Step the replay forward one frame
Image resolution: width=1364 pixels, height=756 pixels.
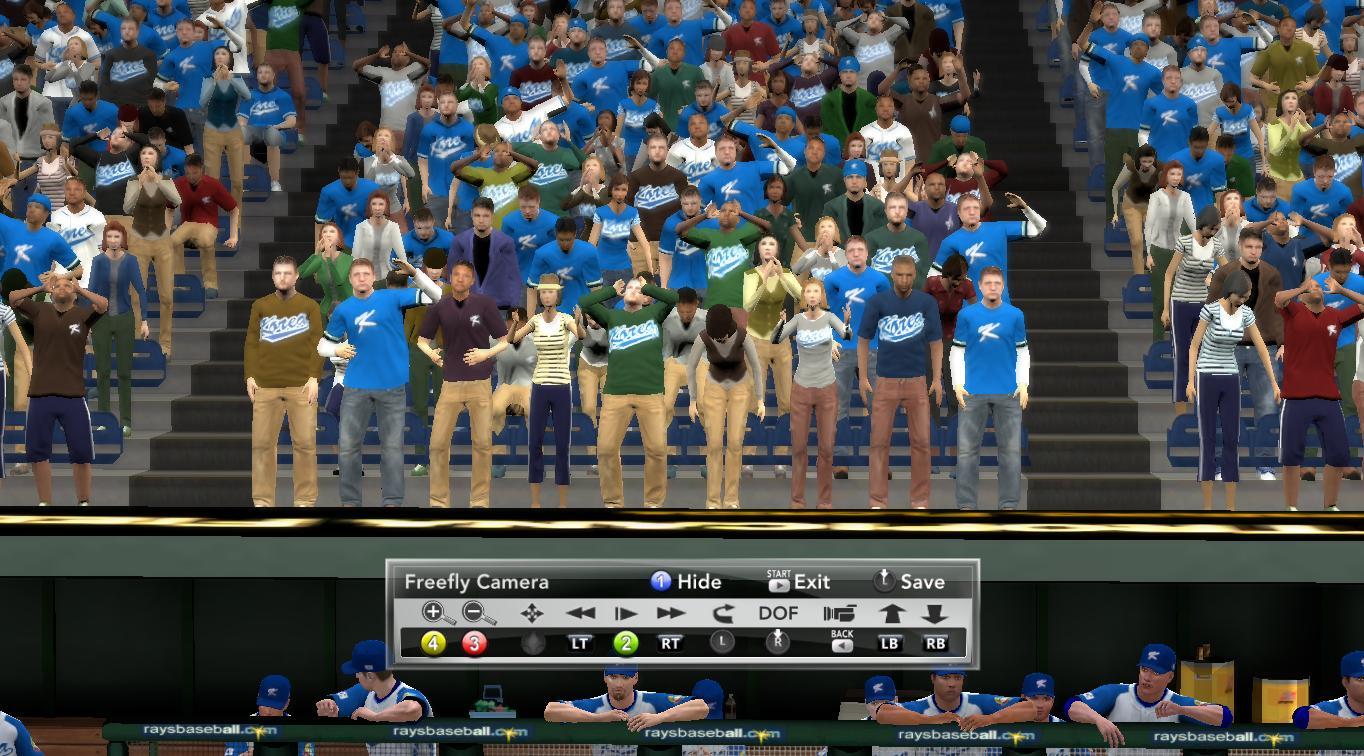tap(626, 613)
